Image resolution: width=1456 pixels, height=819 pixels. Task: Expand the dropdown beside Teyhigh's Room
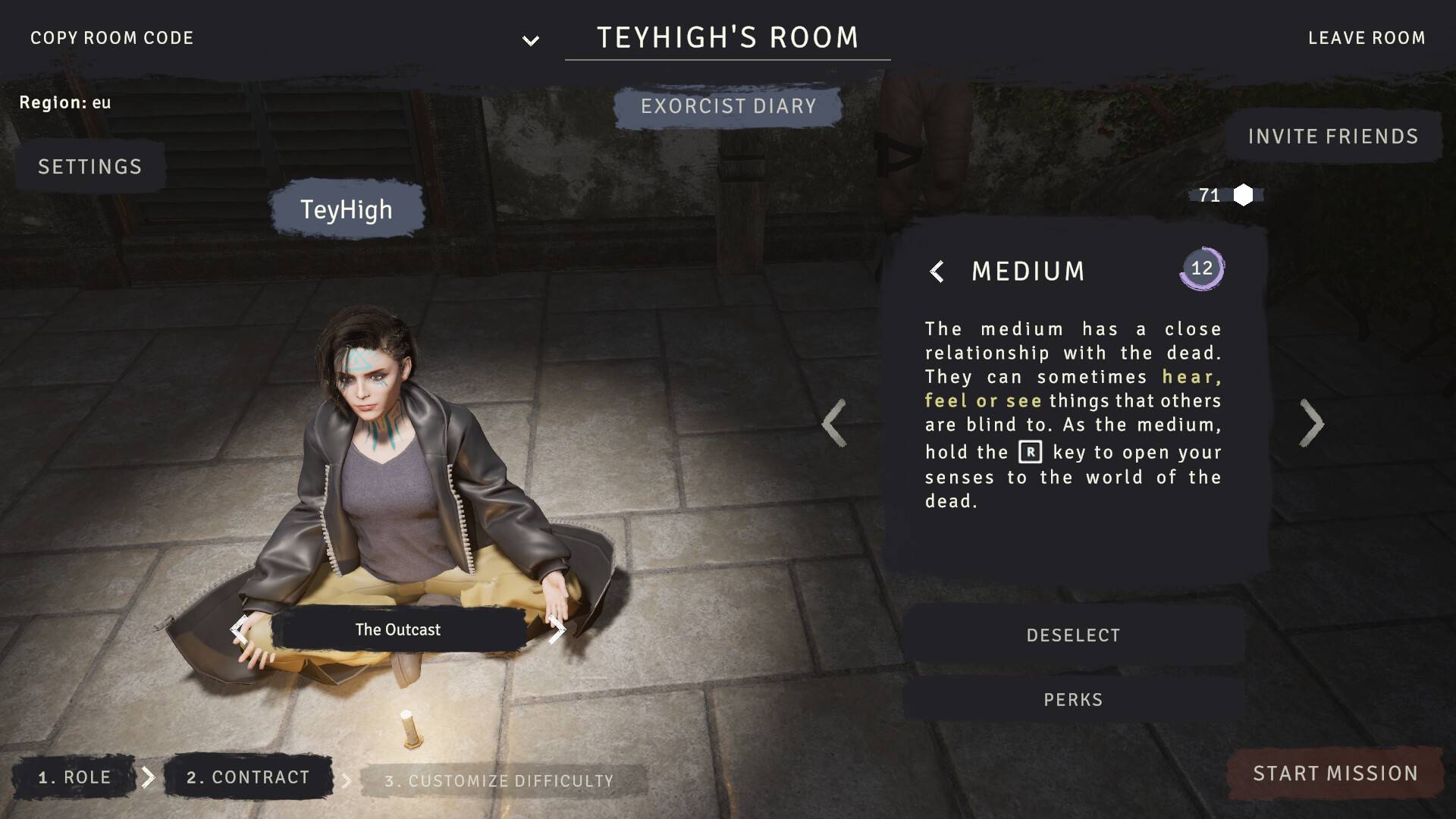[531, 40]
